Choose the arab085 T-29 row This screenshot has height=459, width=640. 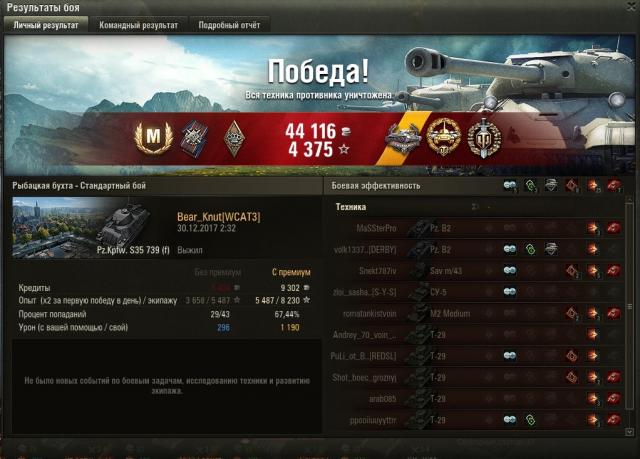coord(480,398)
